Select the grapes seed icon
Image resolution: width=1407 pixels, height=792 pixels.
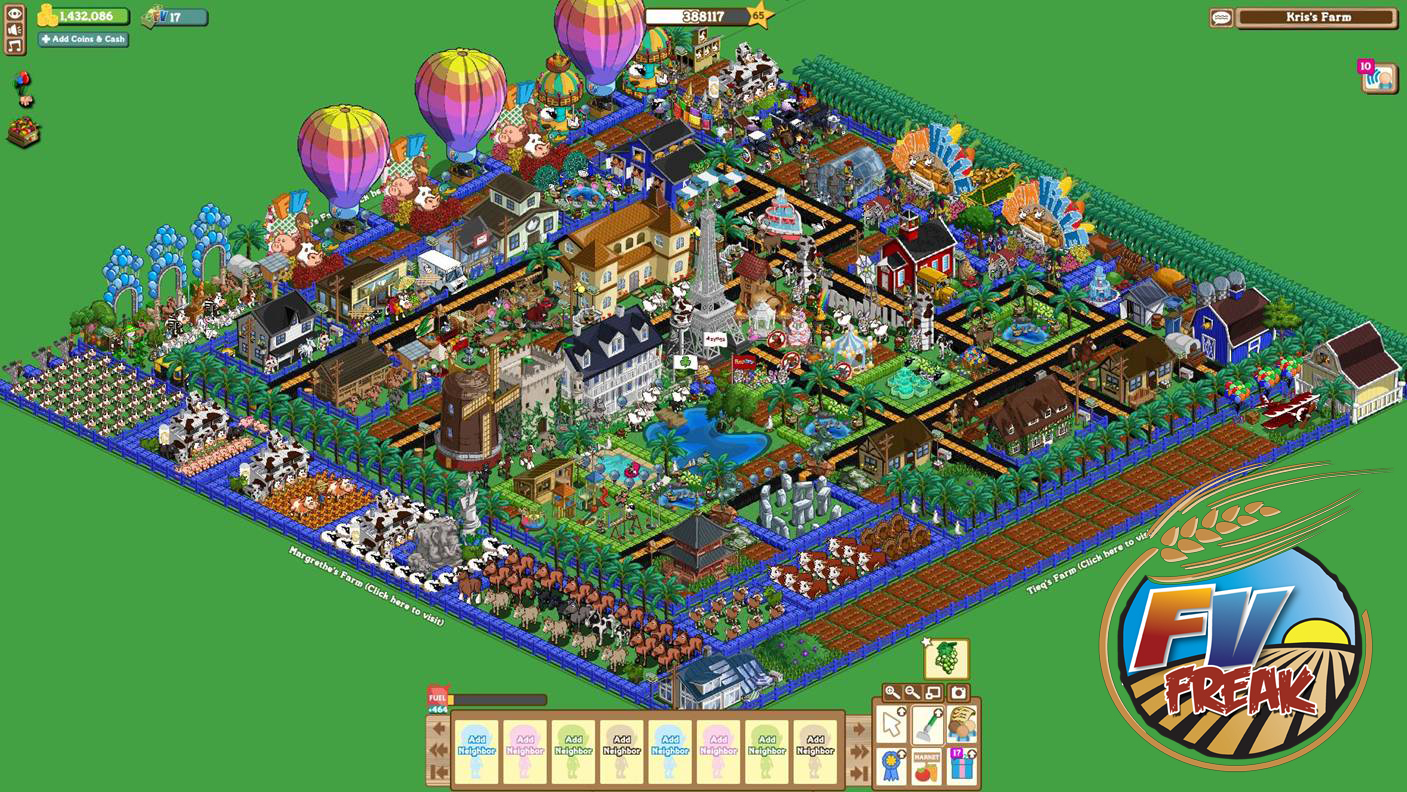click(946, 659)
